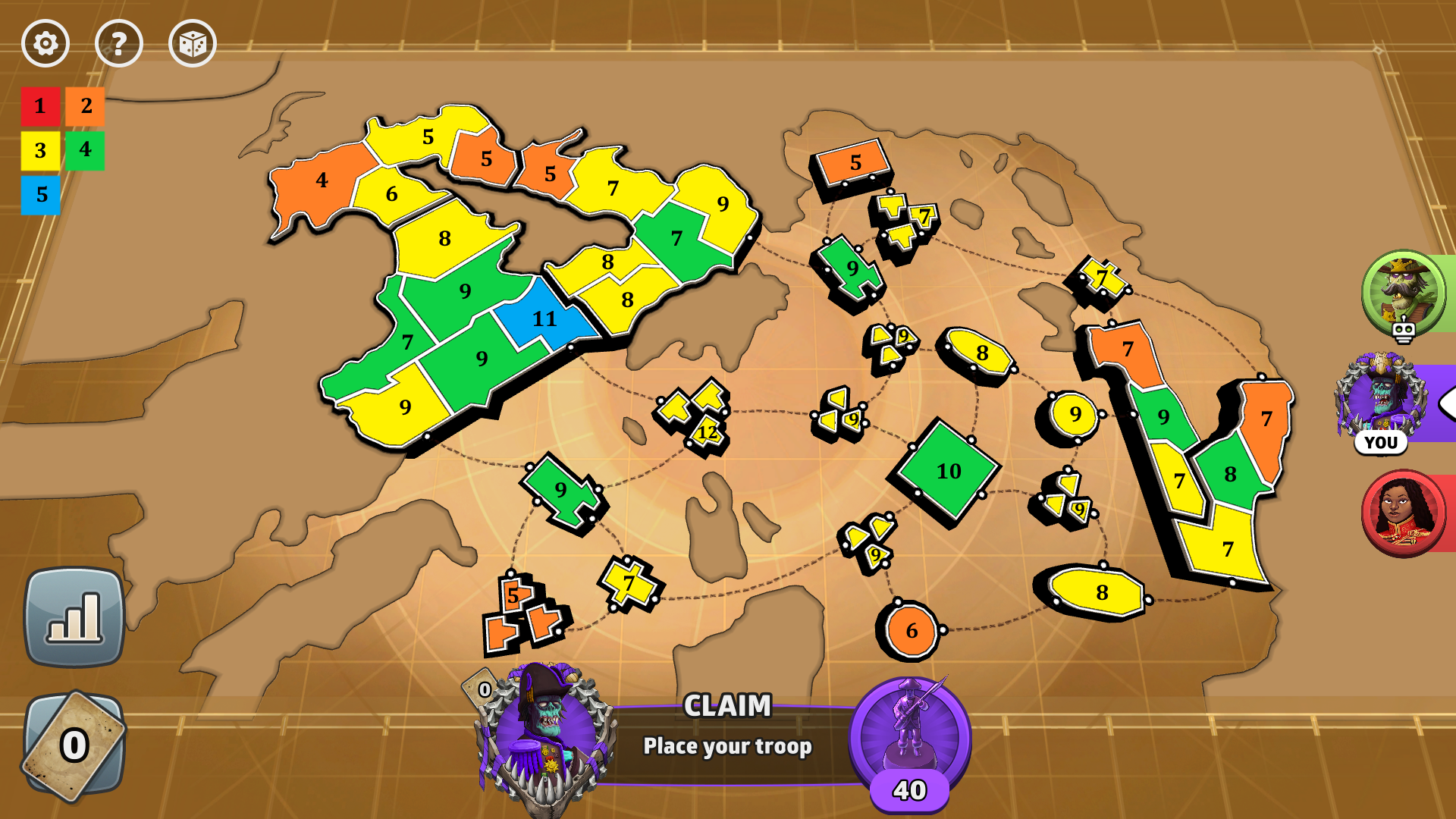Viewport: 1456px width, 819px height.
Task: Click the orange circle territory numbered 6
Action: pyautogui.click(x=912, y=629)
